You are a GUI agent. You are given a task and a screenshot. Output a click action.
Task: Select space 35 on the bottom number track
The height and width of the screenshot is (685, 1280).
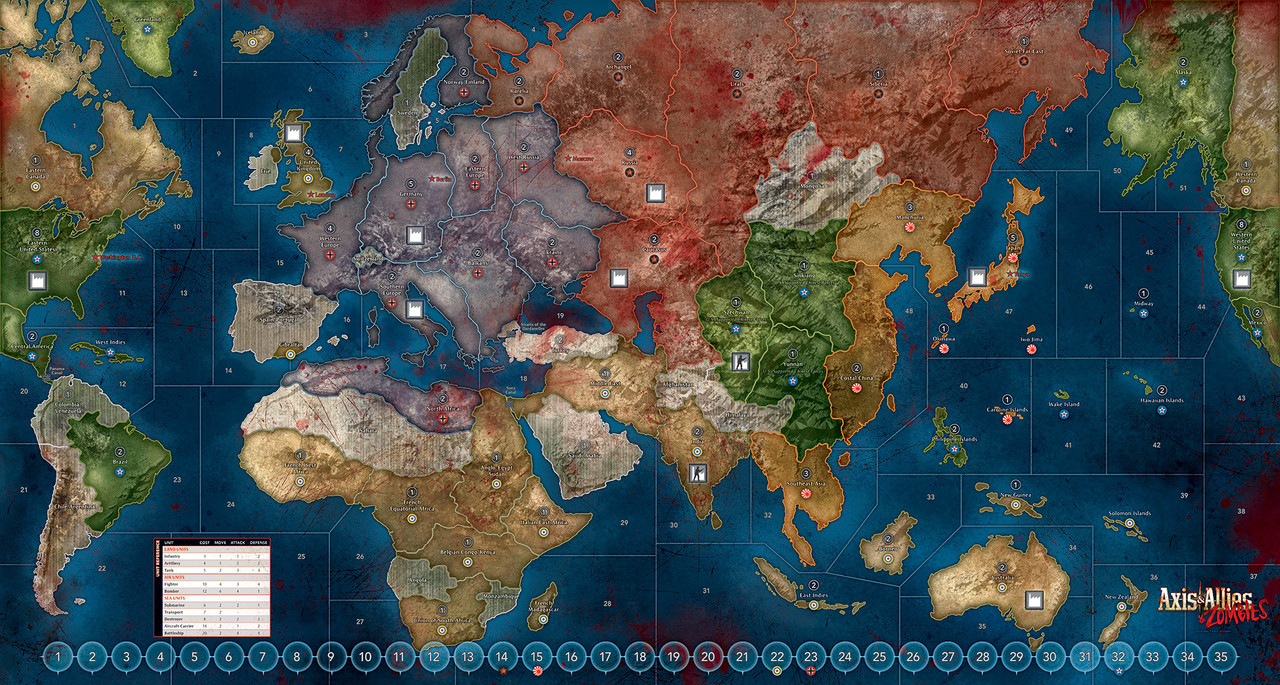[1218, 657]
